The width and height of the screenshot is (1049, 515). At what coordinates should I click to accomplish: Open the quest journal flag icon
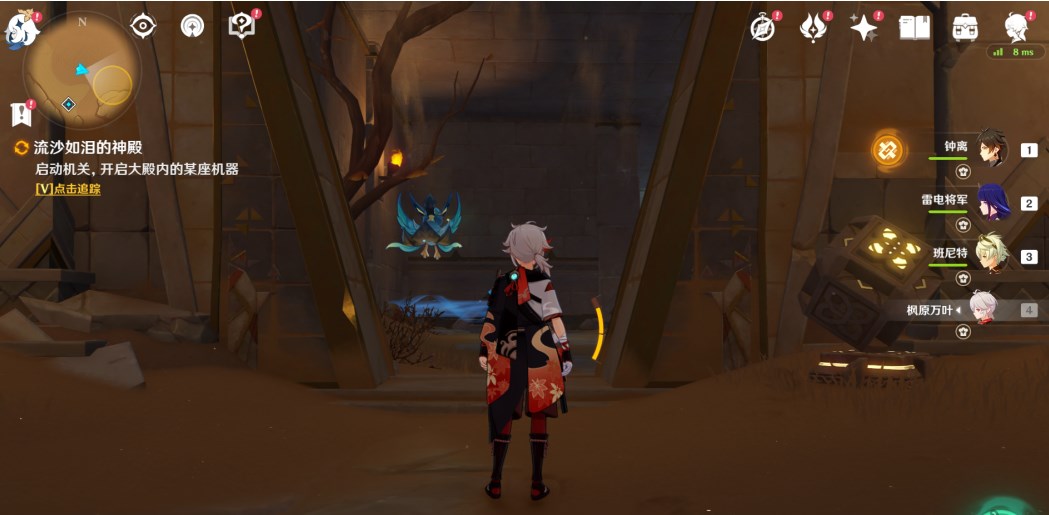pos(21,114)
